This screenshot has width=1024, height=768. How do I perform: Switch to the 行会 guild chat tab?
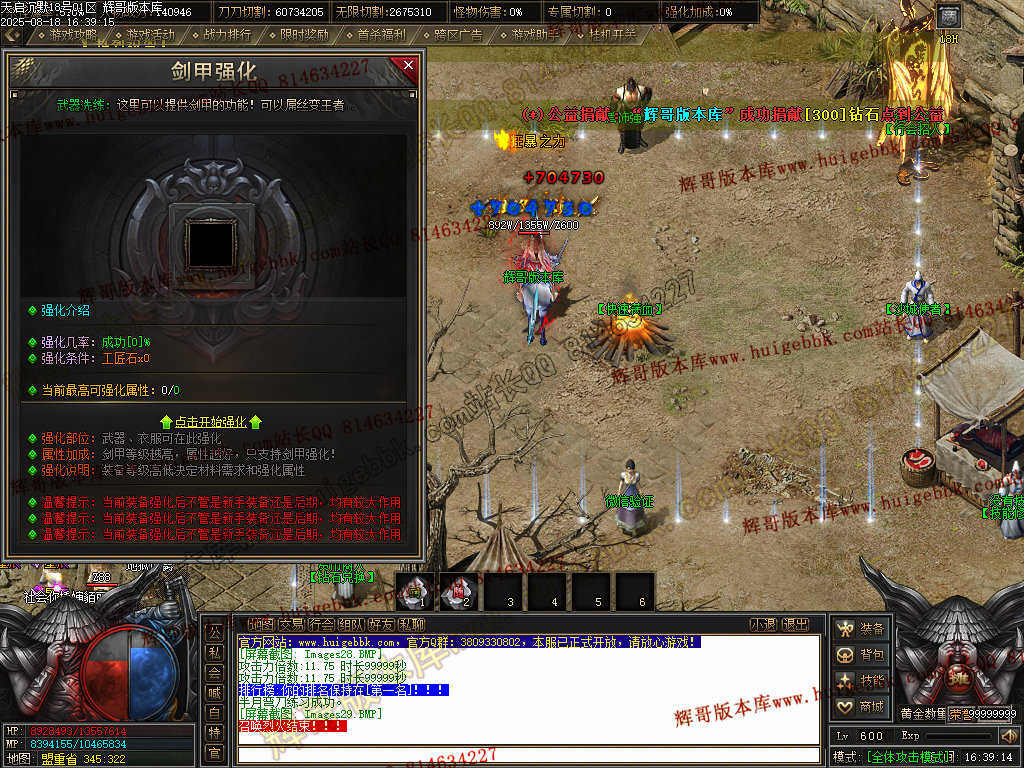[319, 624]
